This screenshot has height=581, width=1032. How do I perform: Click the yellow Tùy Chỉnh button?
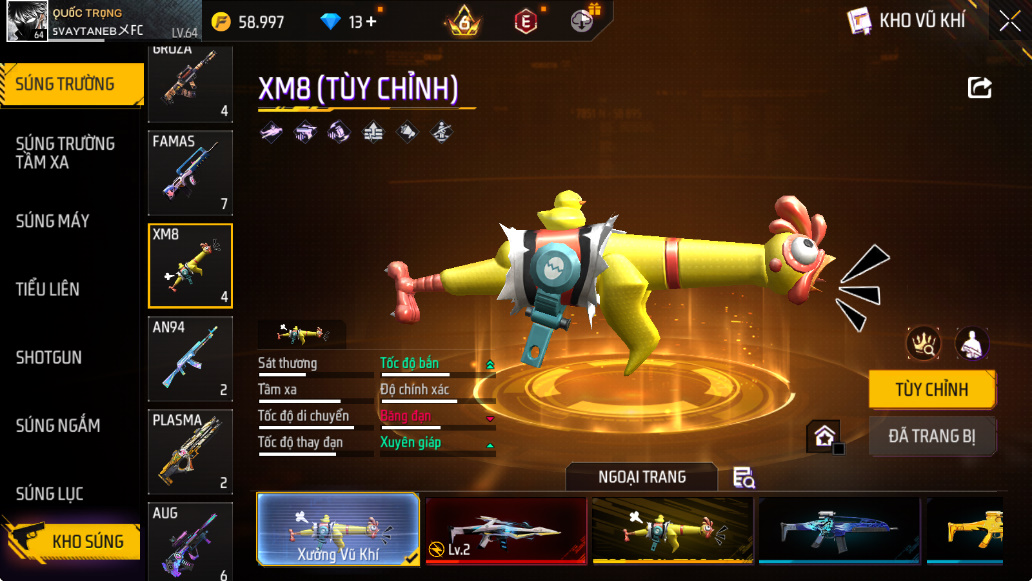pyautogui.click(x=931, y=390)
